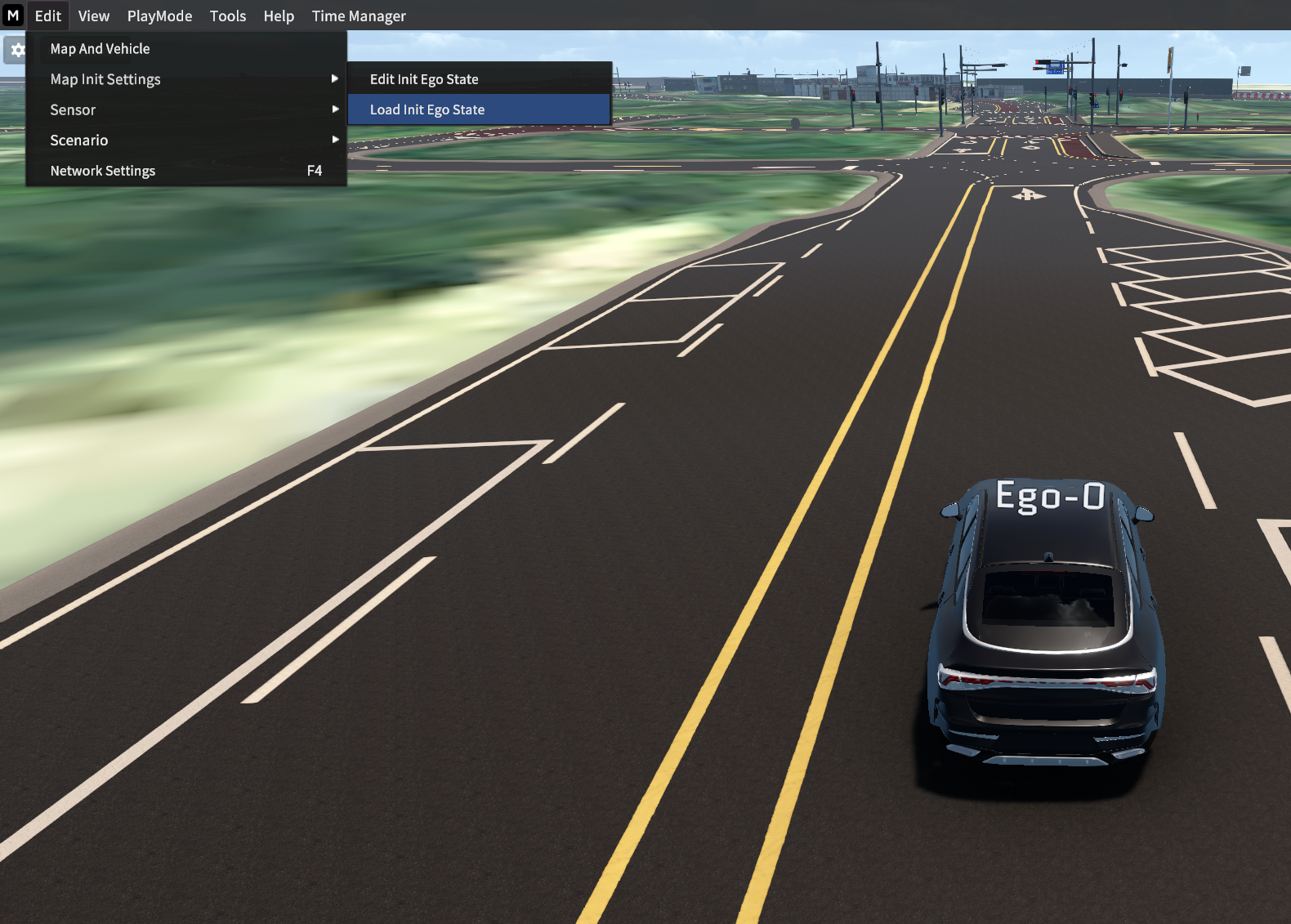Image resolution: width=1291 pixels, height=924 pixels.
Task: Open the View menu
Action: 94,16
